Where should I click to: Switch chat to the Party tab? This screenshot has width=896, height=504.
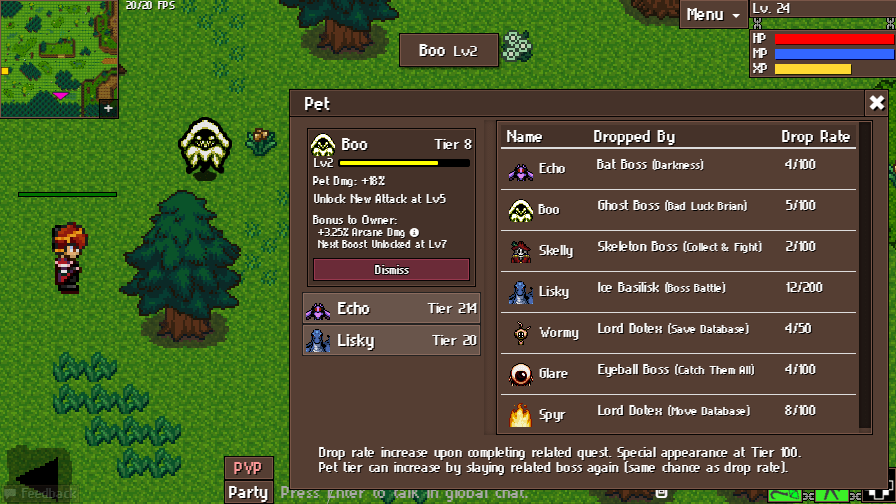[x=247, y=492]
